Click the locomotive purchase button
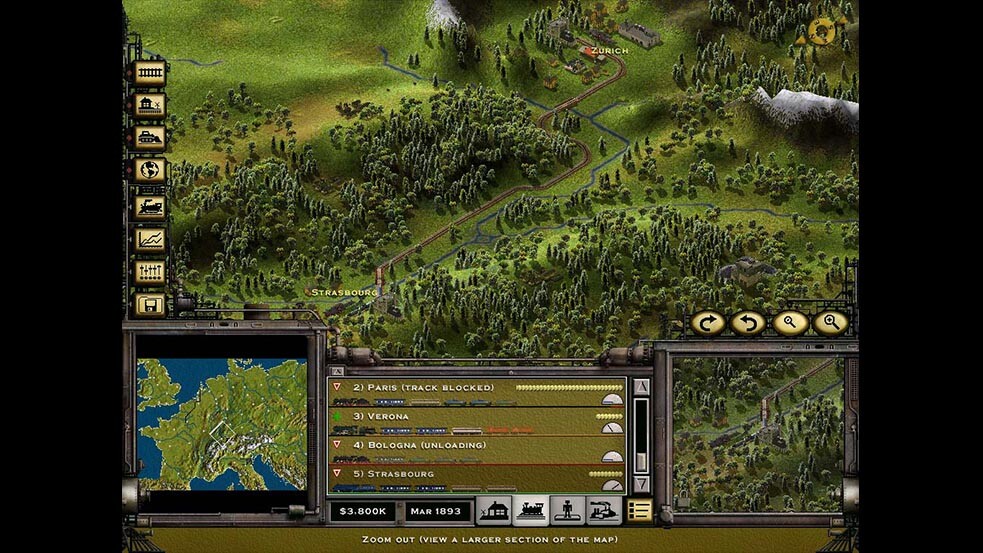 (x=149, y=206)
